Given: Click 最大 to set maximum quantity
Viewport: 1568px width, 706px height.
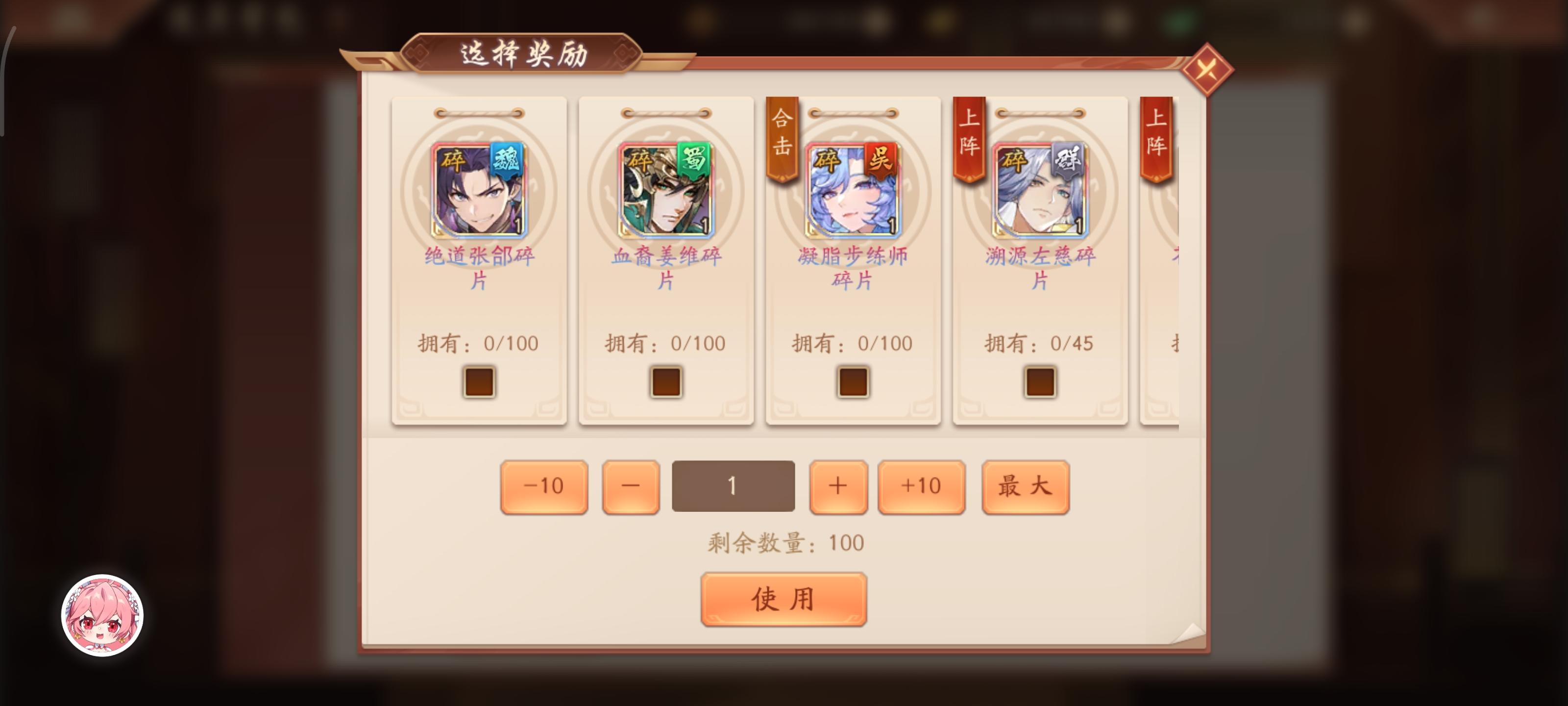Looking at the screenshot, I should 1026,485.
